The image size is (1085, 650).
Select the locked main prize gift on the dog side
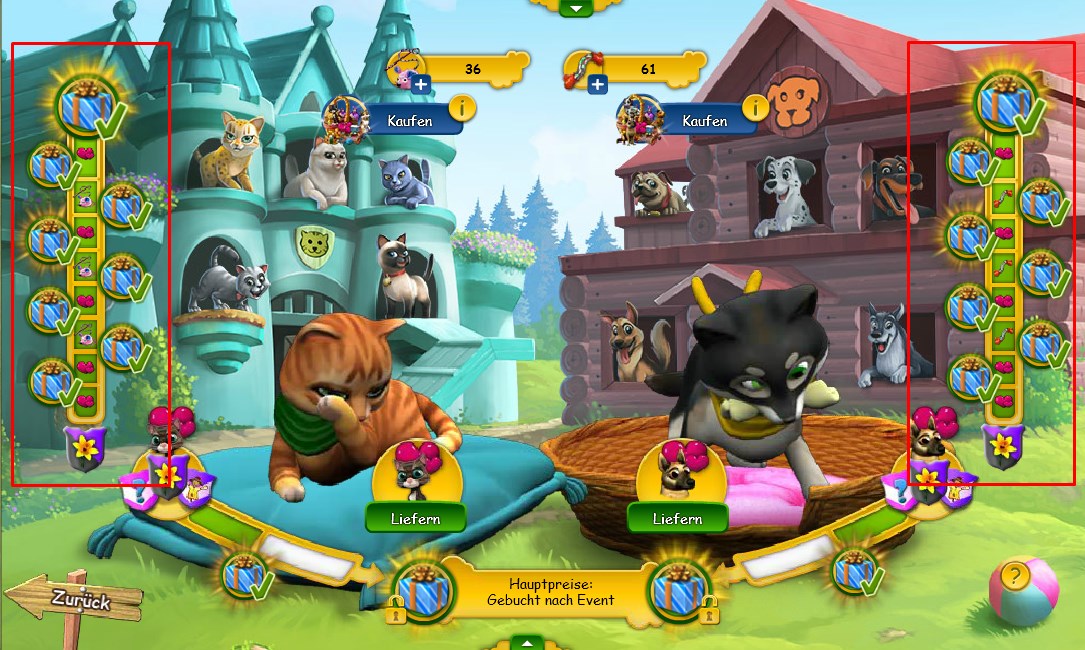[680, 589]
